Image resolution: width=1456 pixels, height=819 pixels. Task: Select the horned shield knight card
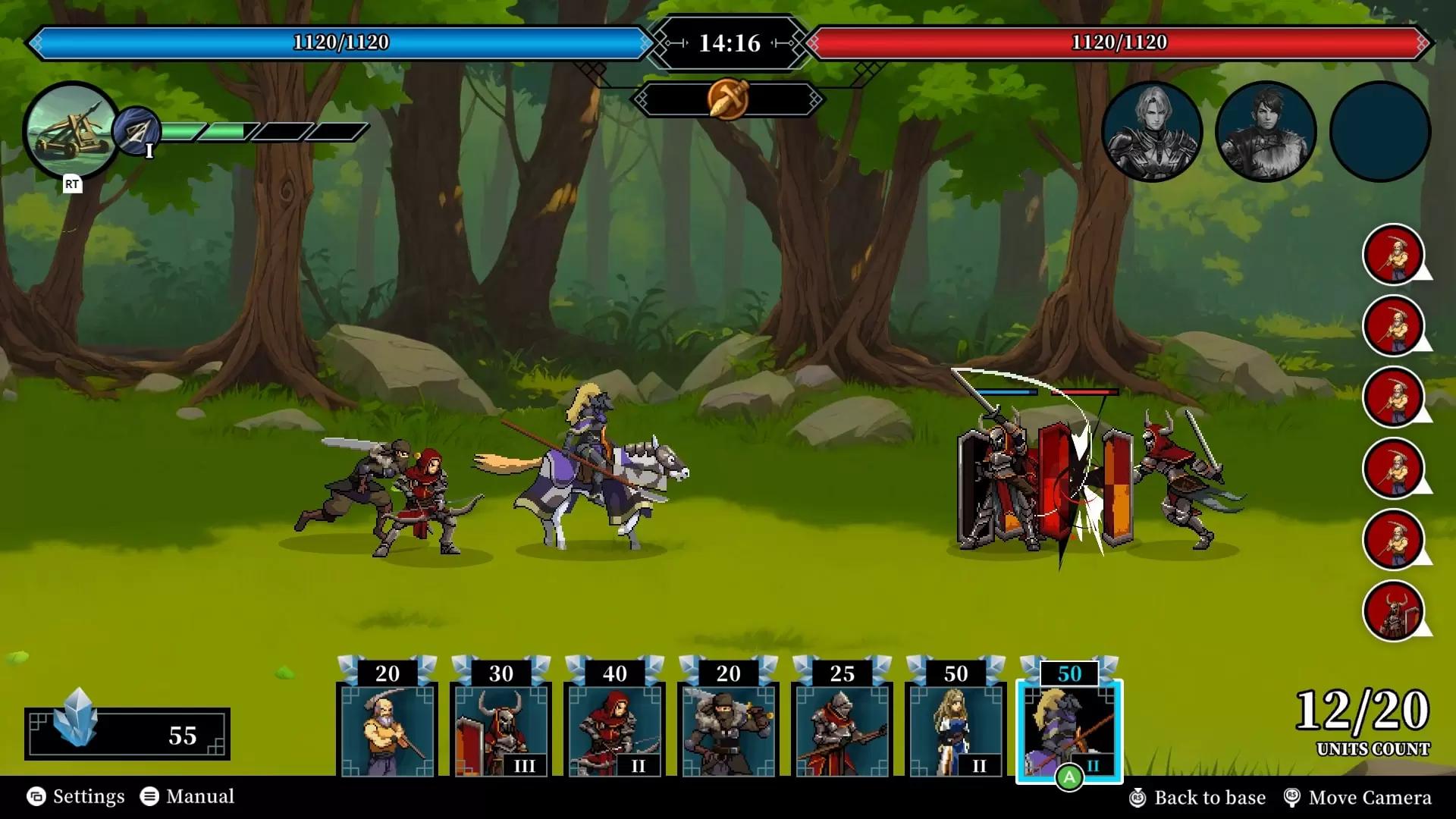(500, 728)
